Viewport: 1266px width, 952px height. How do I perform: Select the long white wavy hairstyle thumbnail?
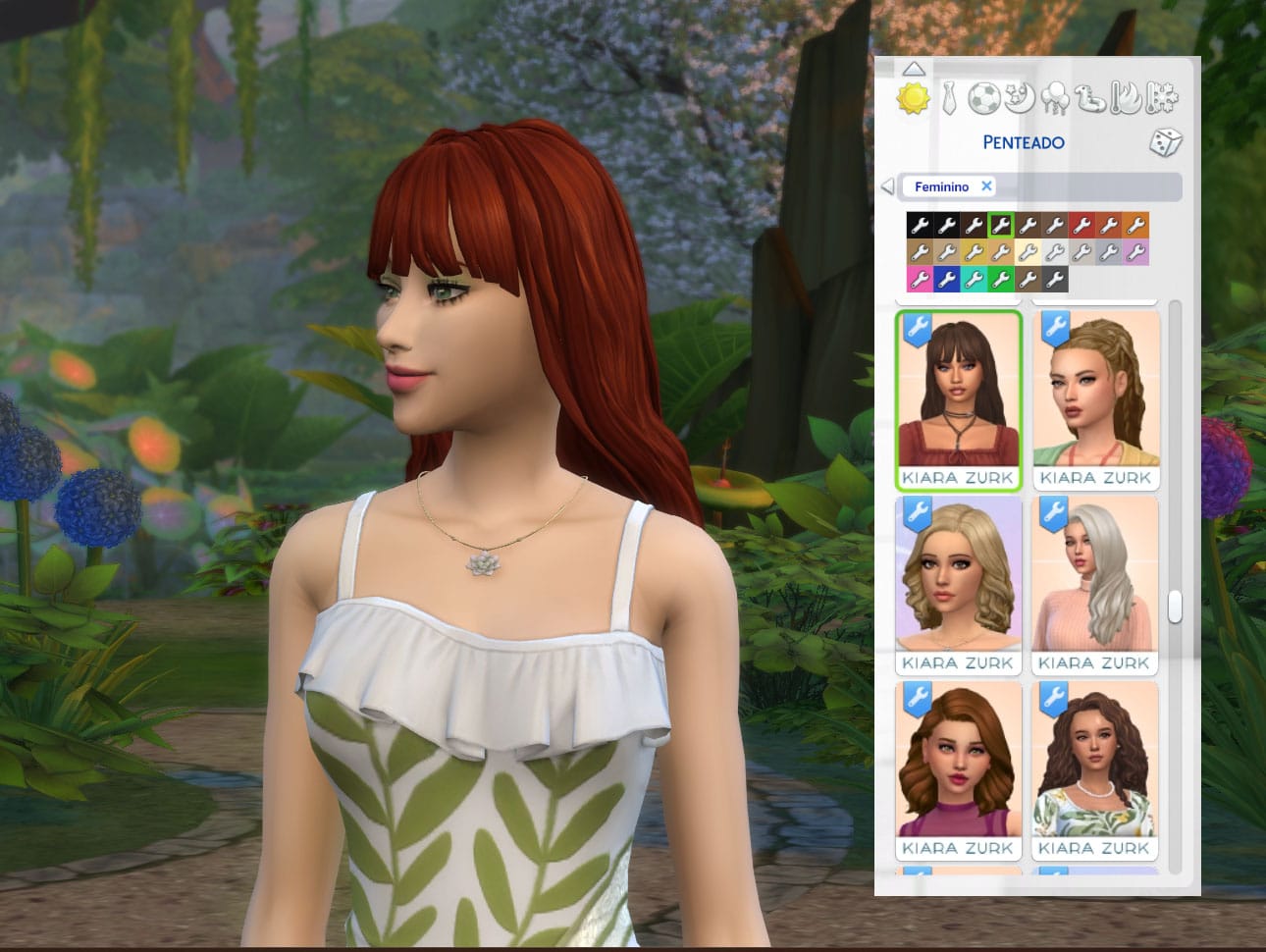(1095, 586)
